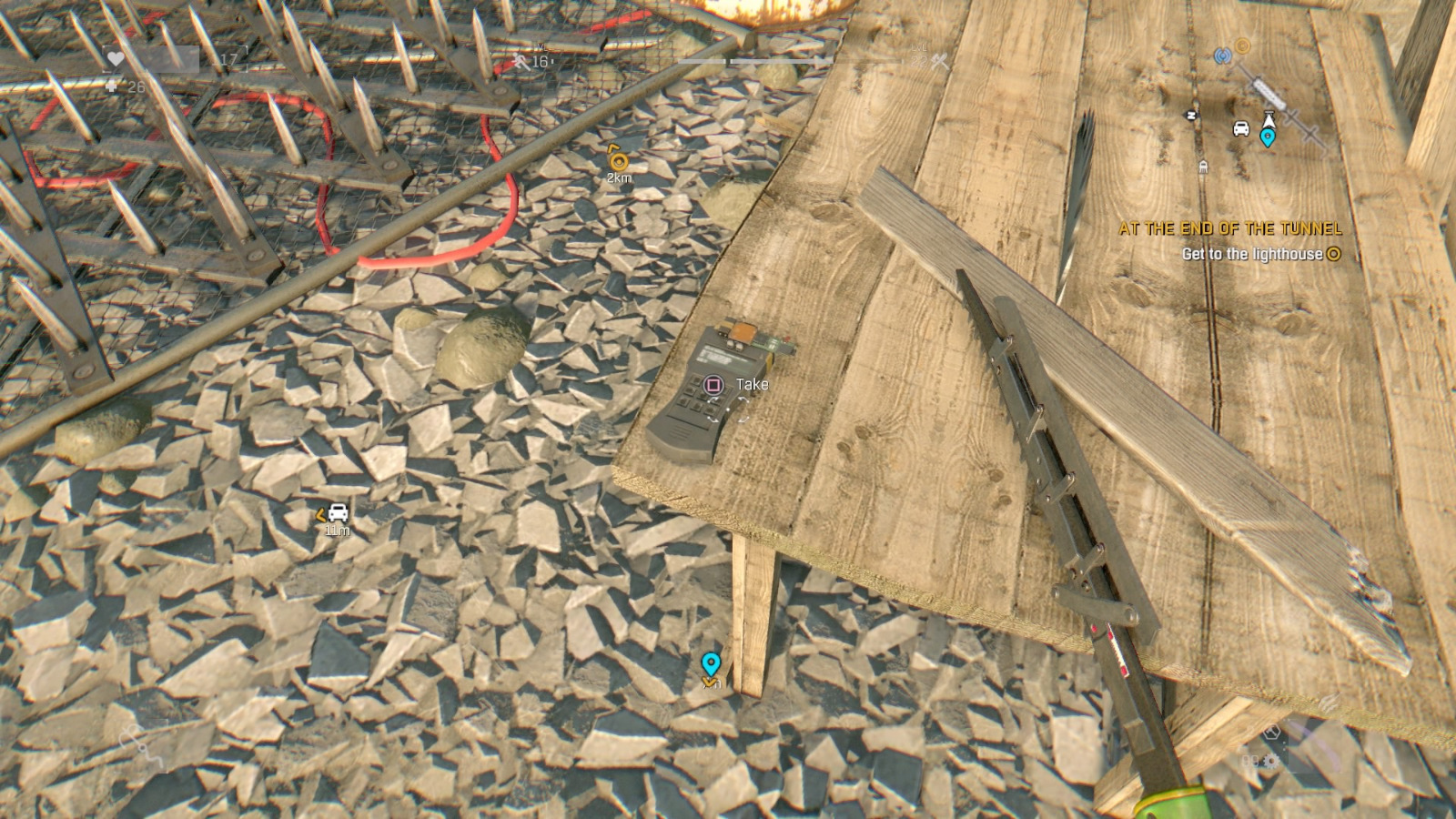Screen dimensions: 1456x819
Task: Click the cyan waypoint pin on the minimap
Action: click(1268, 138)
